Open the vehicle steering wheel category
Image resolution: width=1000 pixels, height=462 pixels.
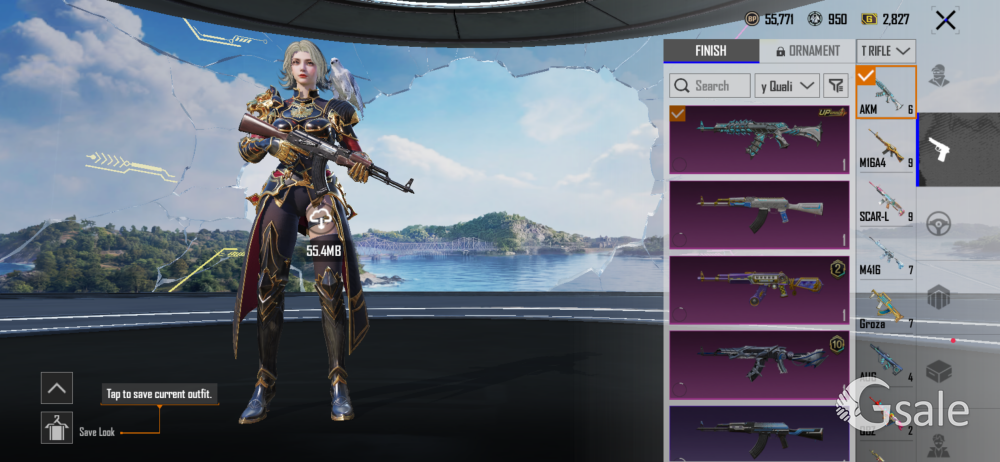938,224
